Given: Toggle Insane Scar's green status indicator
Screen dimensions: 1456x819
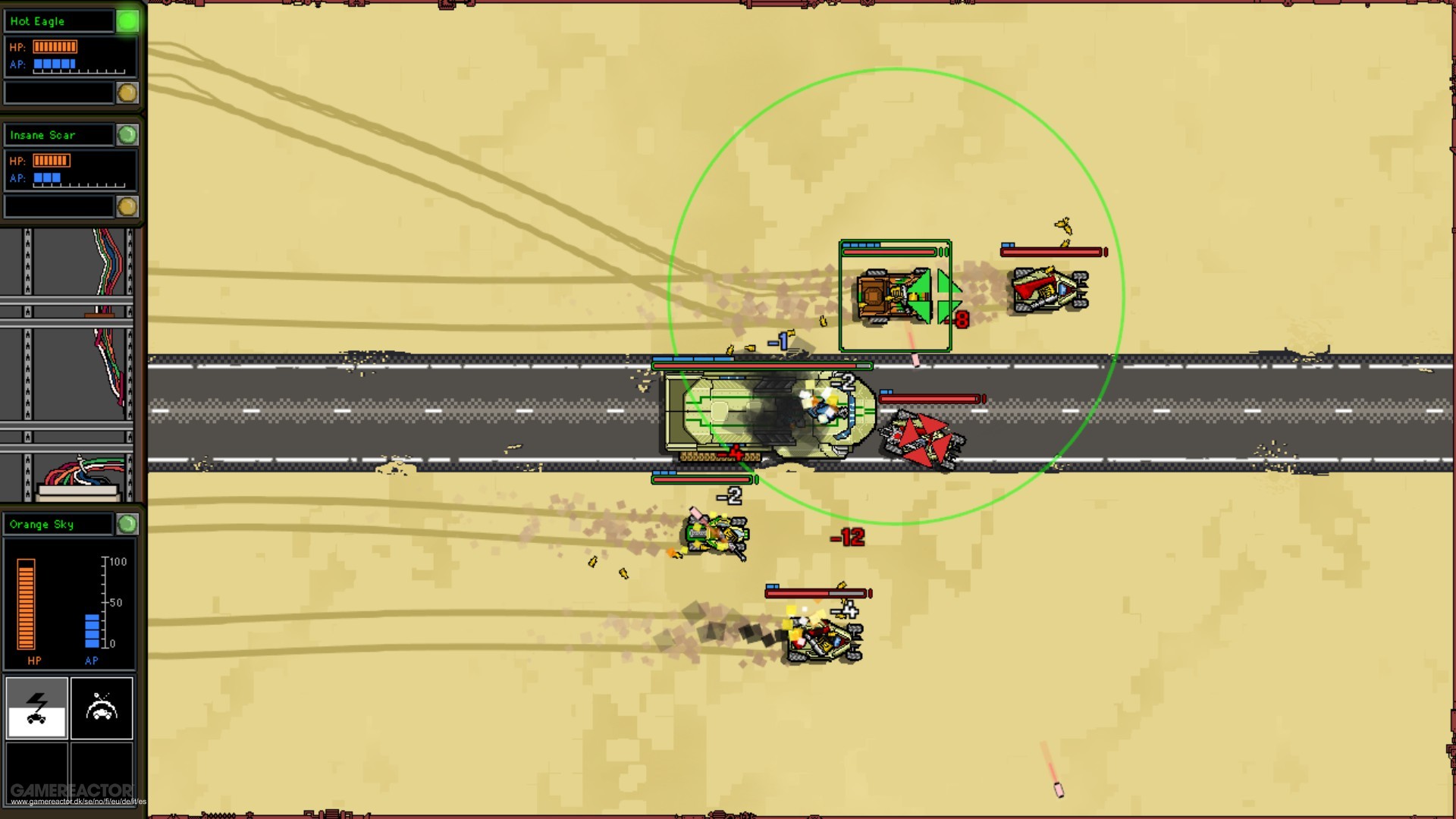Looking at the screenshot, I should (x=129, y=134).
